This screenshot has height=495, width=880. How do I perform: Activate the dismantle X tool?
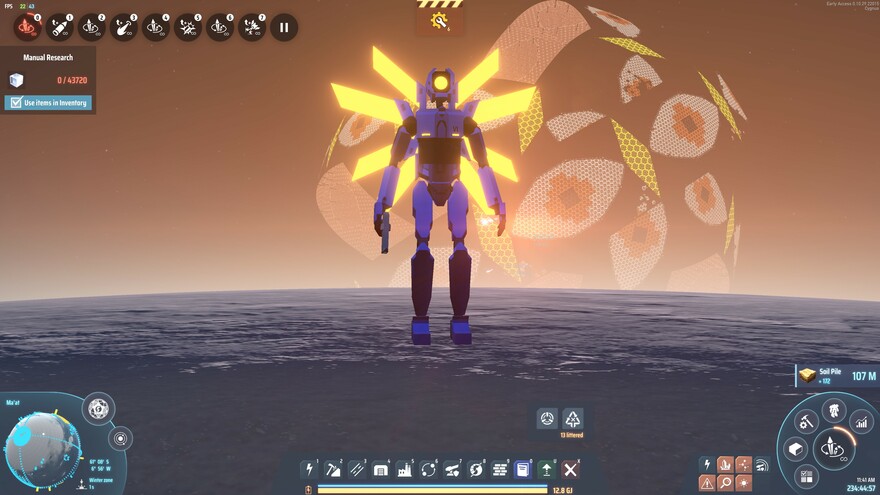click(x=570, y=469)
